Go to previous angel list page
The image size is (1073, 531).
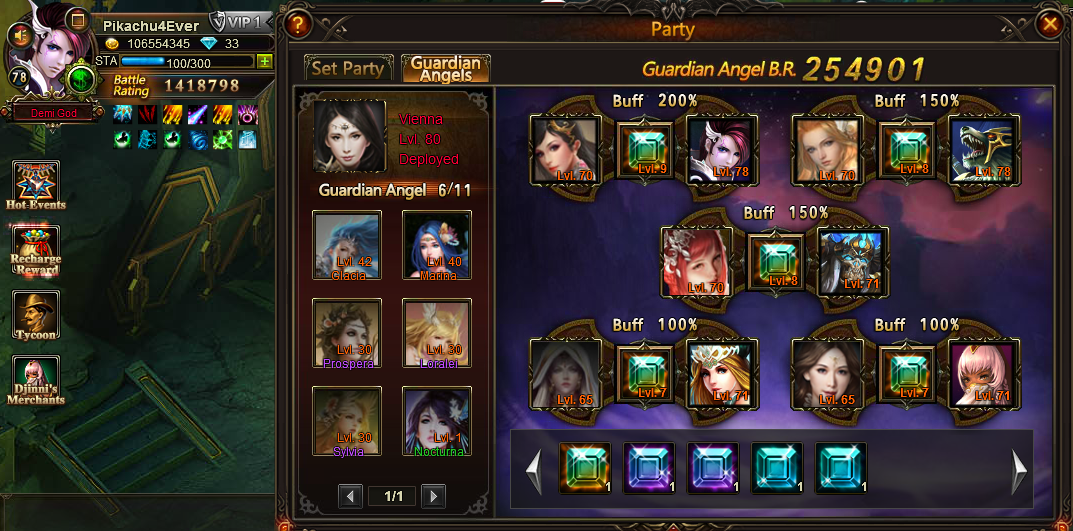(x=350, y=496)
